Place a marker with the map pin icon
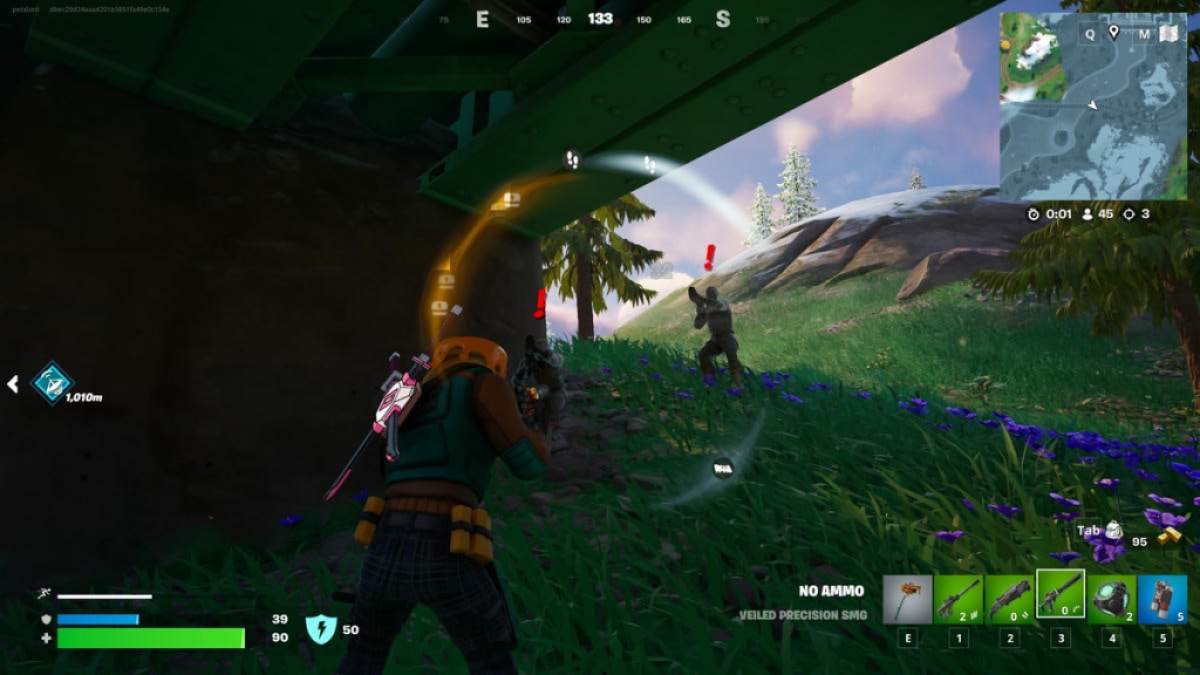 (1114, 33)
